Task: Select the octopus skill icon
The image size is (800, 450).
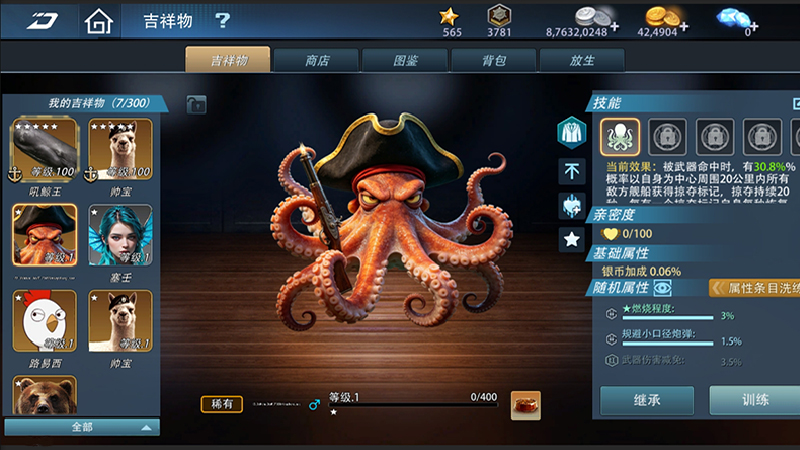Action: pos(619,136)
